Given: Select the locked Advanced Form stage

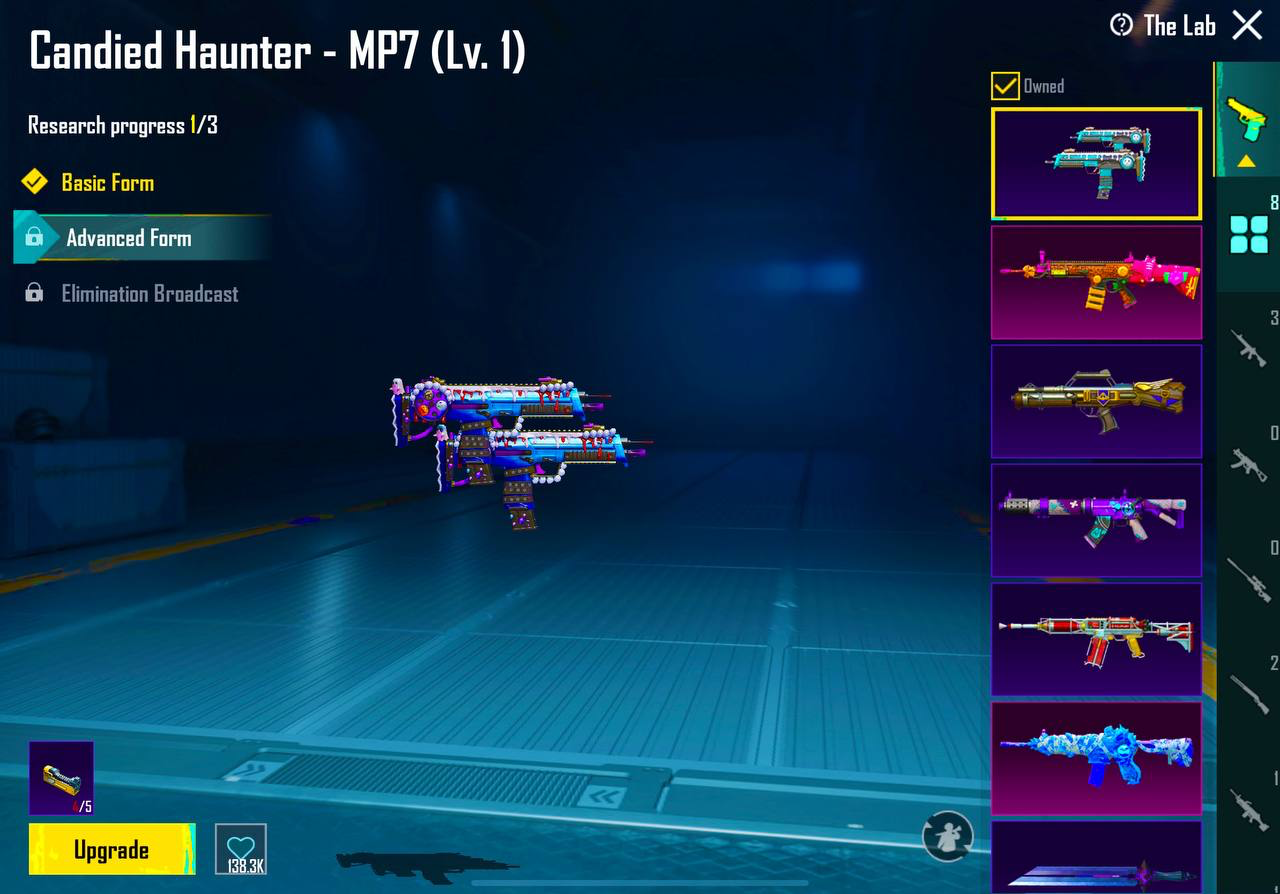Looking at the screenshot, I should (128, 238).
